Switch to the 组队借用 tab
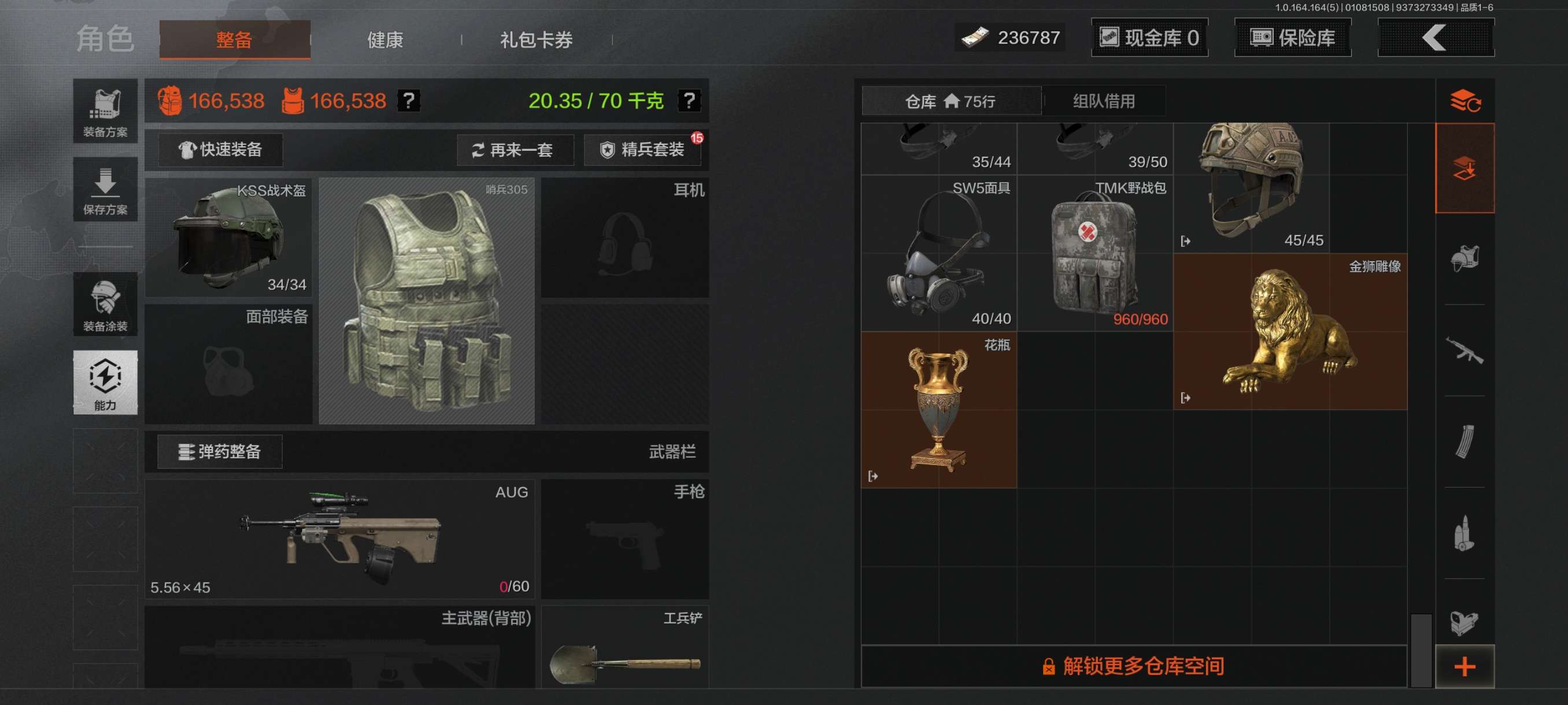 point(1103,101)
